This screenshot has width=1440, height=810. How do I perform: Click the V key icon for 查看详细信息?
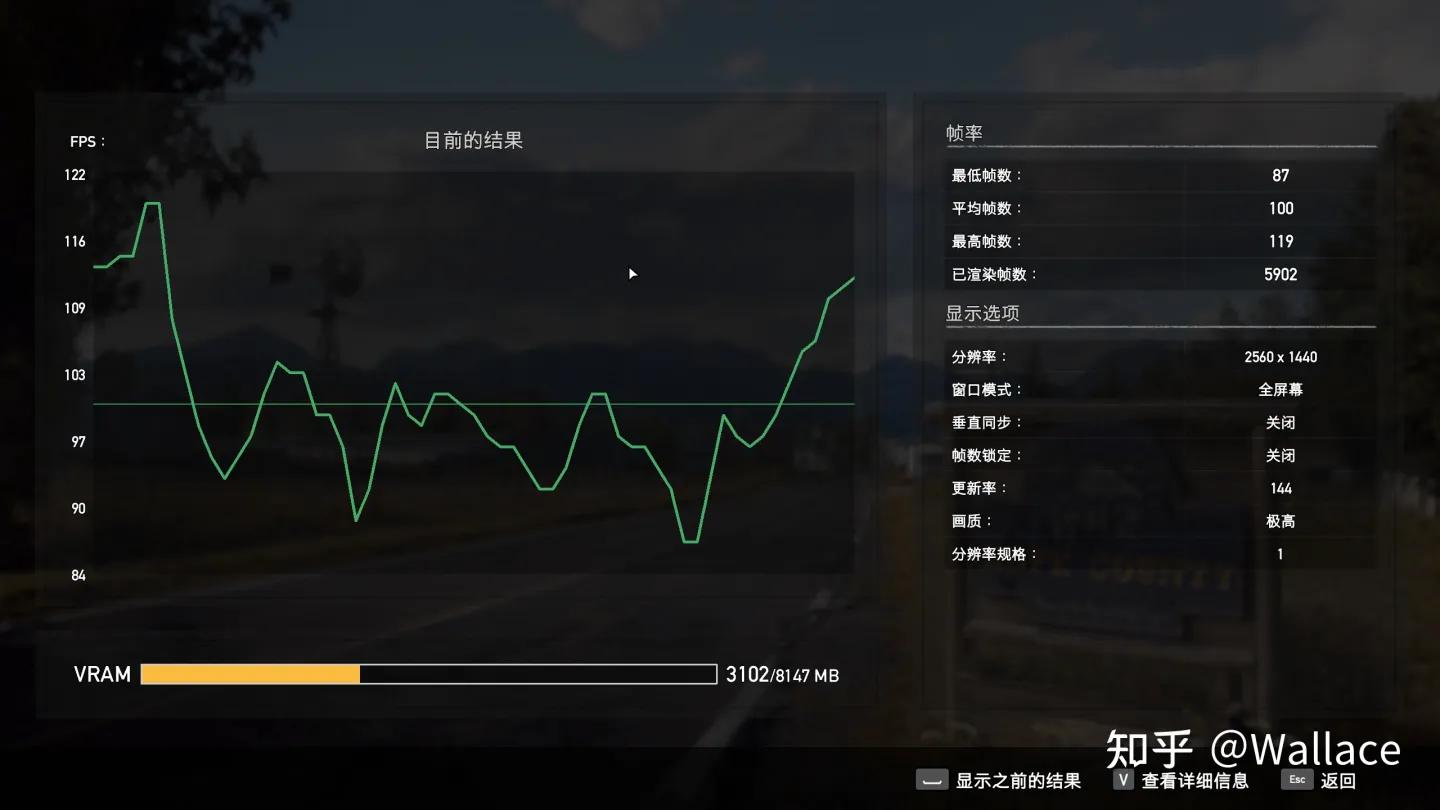click(1121, 780)
